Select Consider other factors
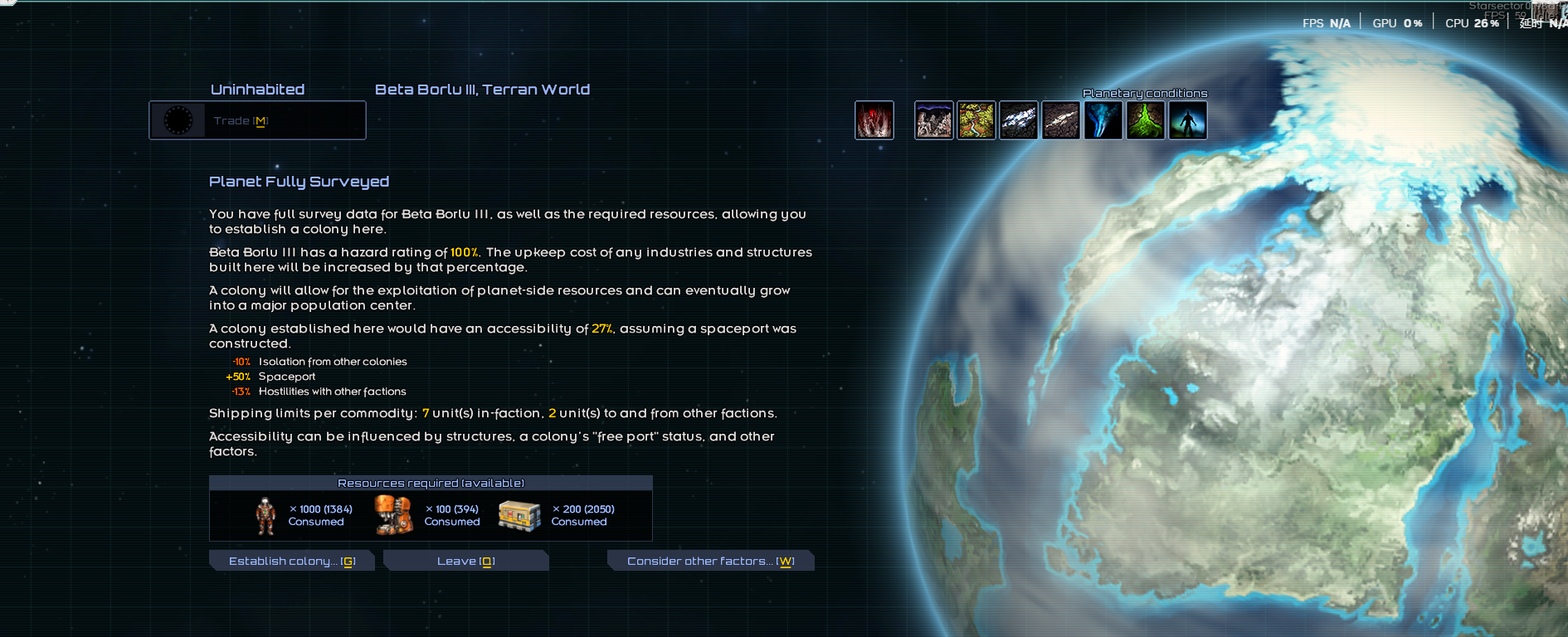 (710, 562)
